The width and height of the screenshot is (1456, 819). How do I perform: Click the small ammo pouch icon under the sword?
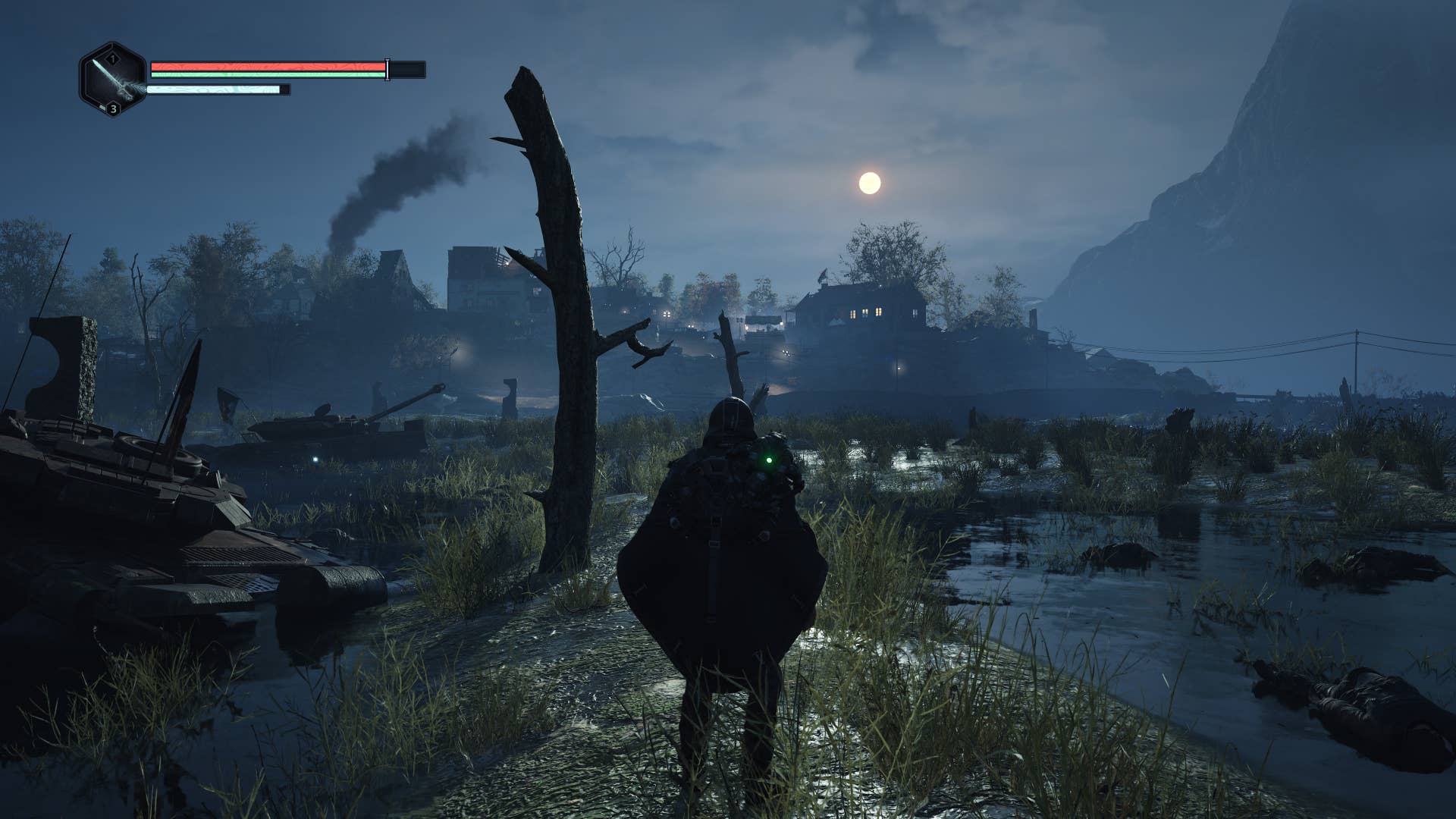pyautogui.click(x=102, y=107)
